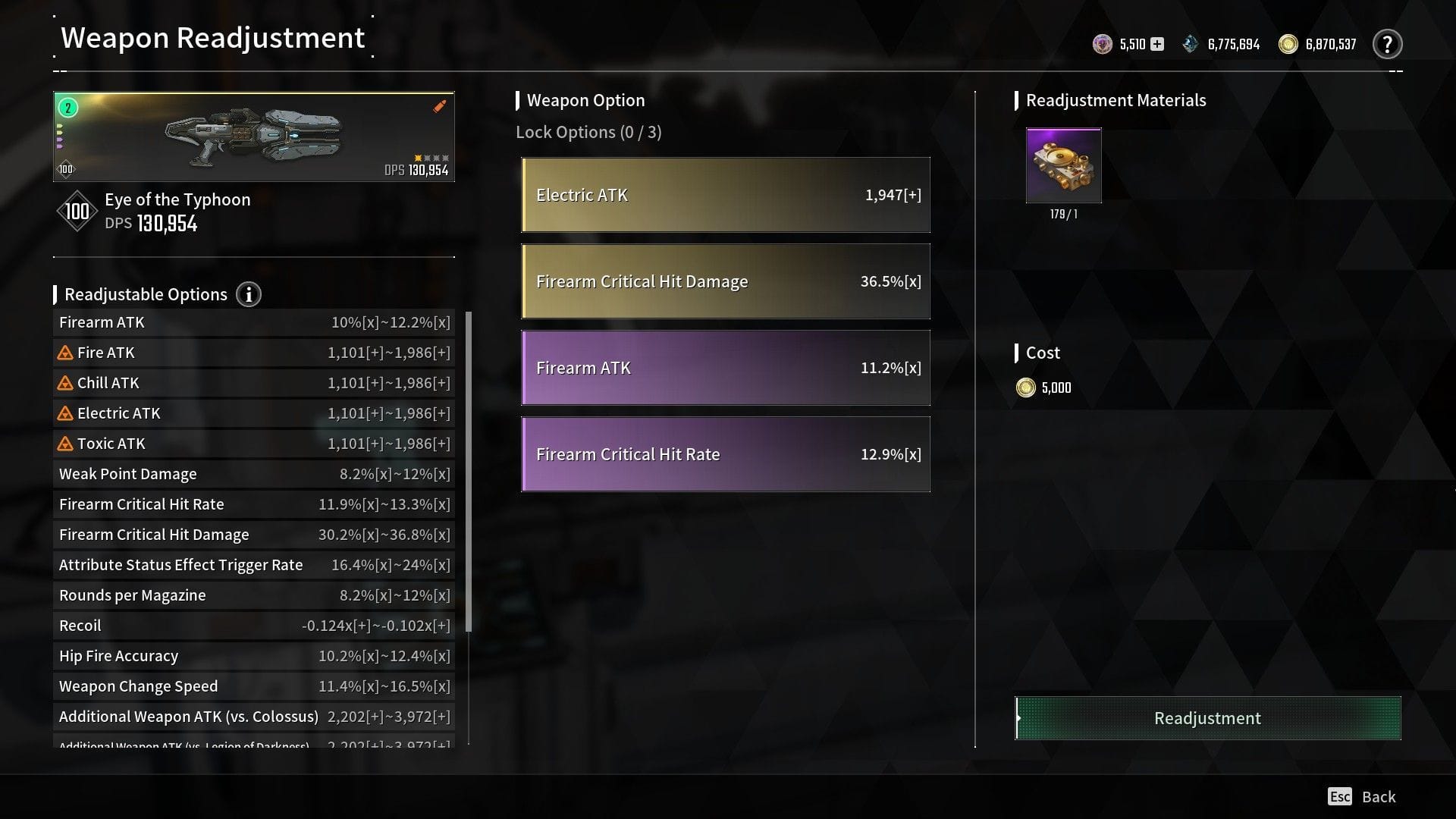Open the info icon next to Readjustable Options
The width and height of the screenshot is (1456, 819).
click(249, 295)
